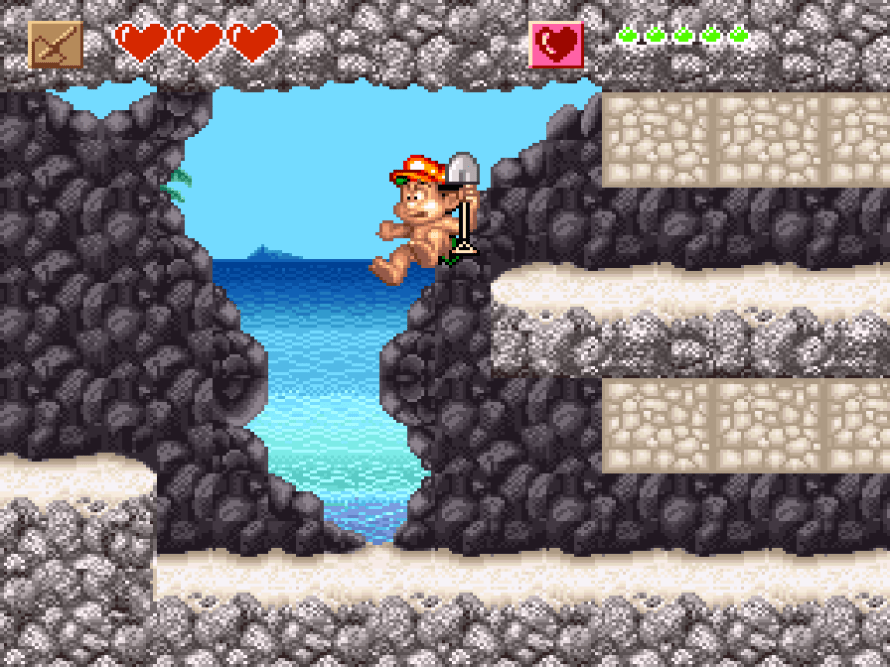Click the pink heart item icon
The image size is (890, 667).
557,45
